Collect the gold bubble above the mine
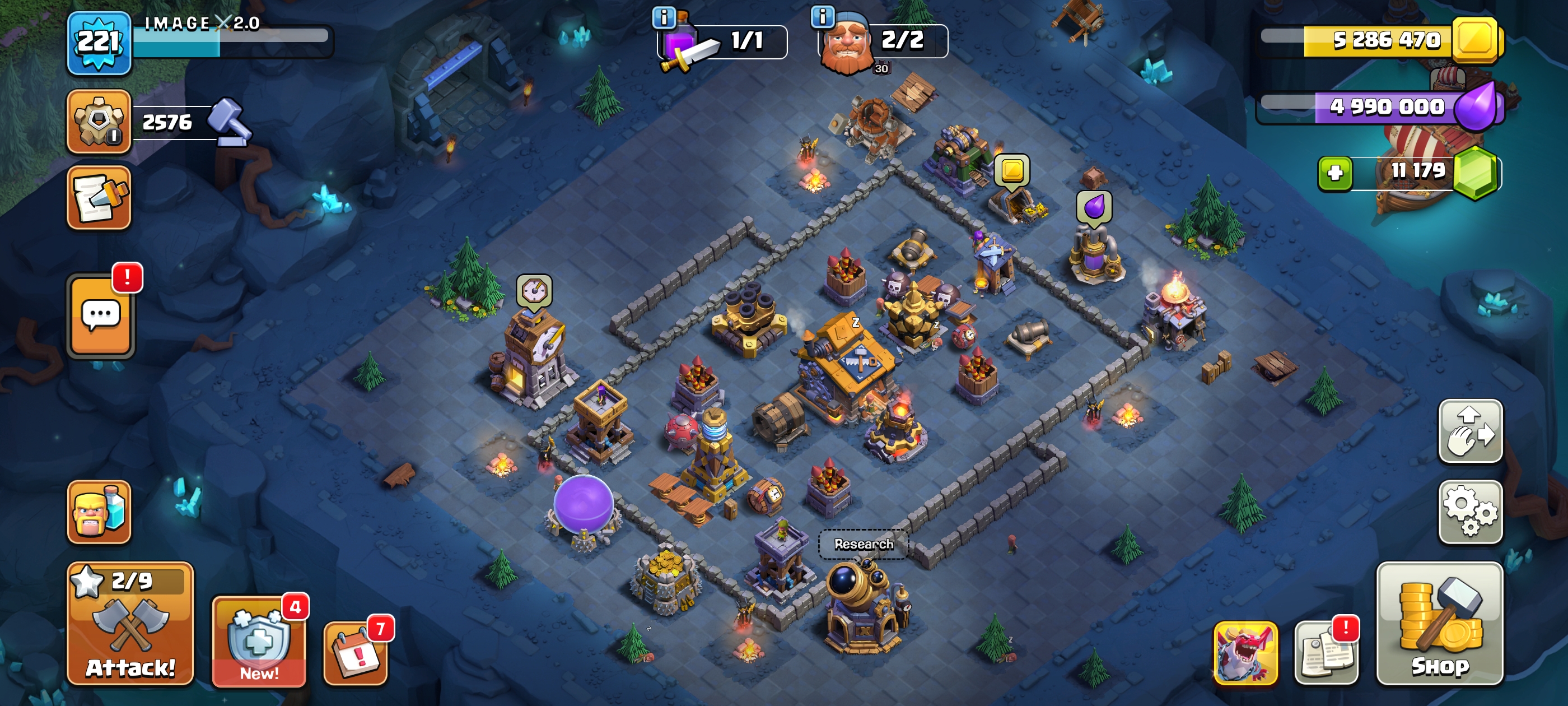 (x=1012, y=170)
